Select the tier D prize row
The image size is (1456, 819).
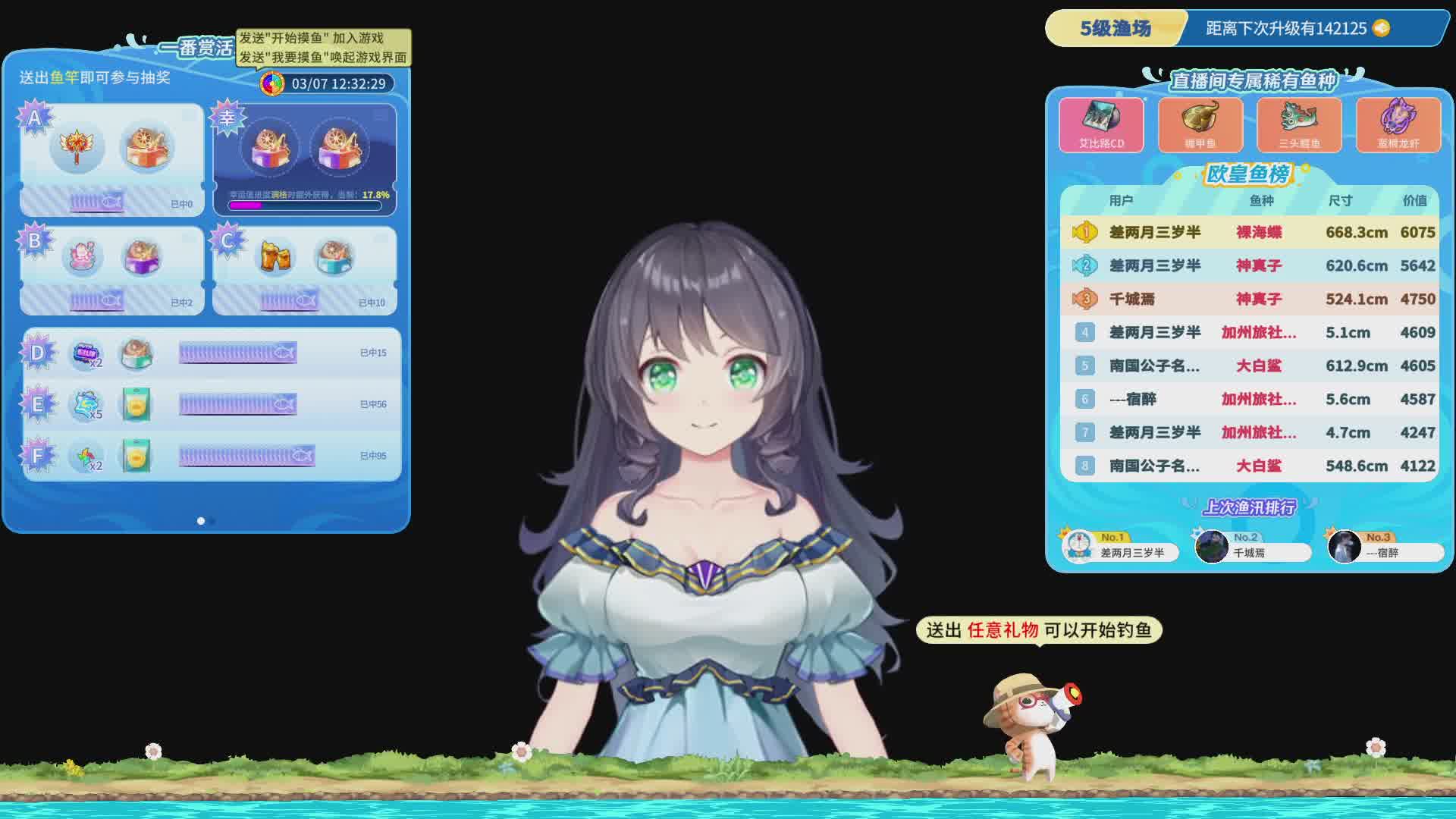click(212, 353)
